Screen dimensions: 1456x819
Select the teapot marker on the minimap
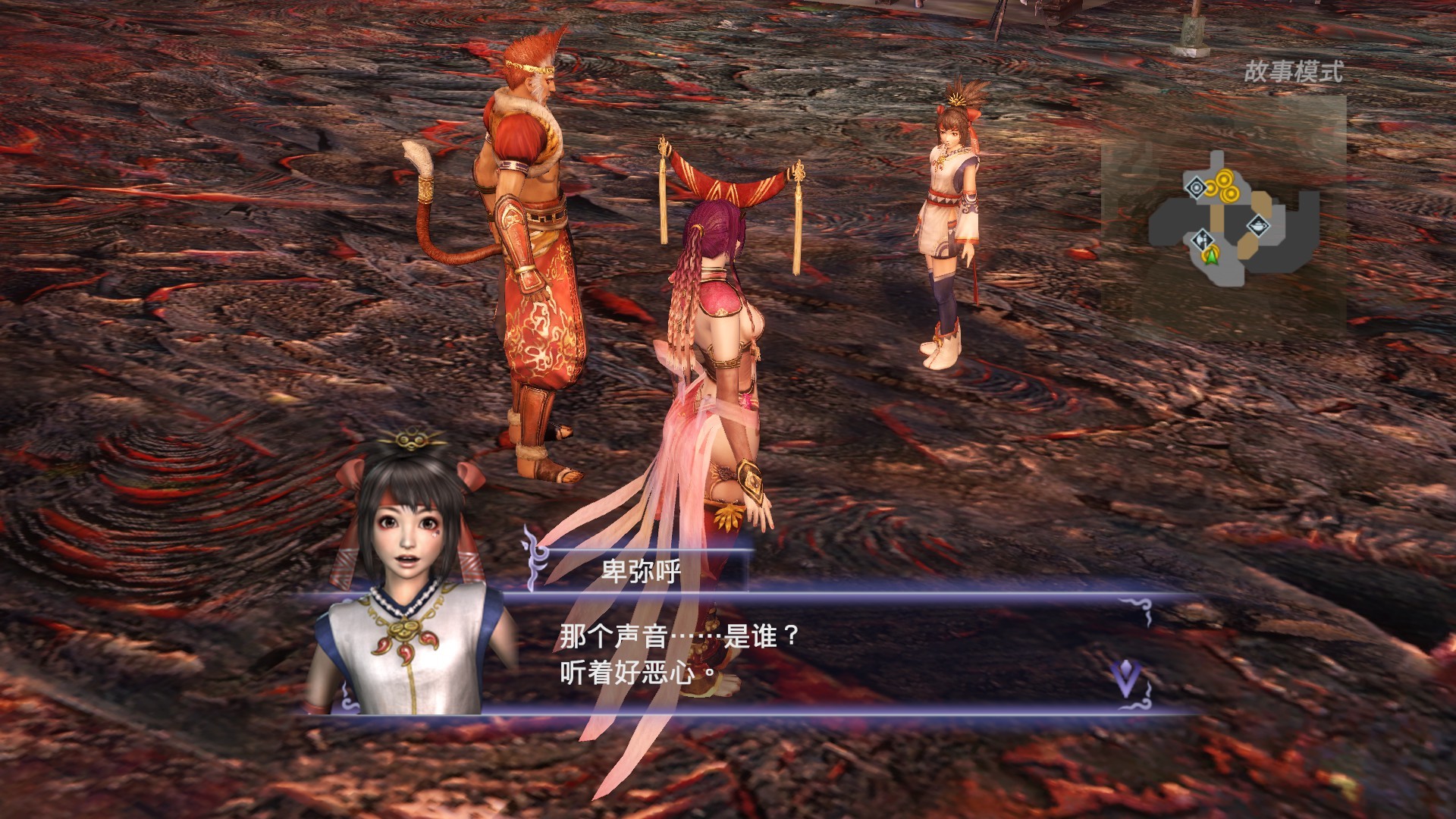pyautogui.click(x=1258, y=226)
